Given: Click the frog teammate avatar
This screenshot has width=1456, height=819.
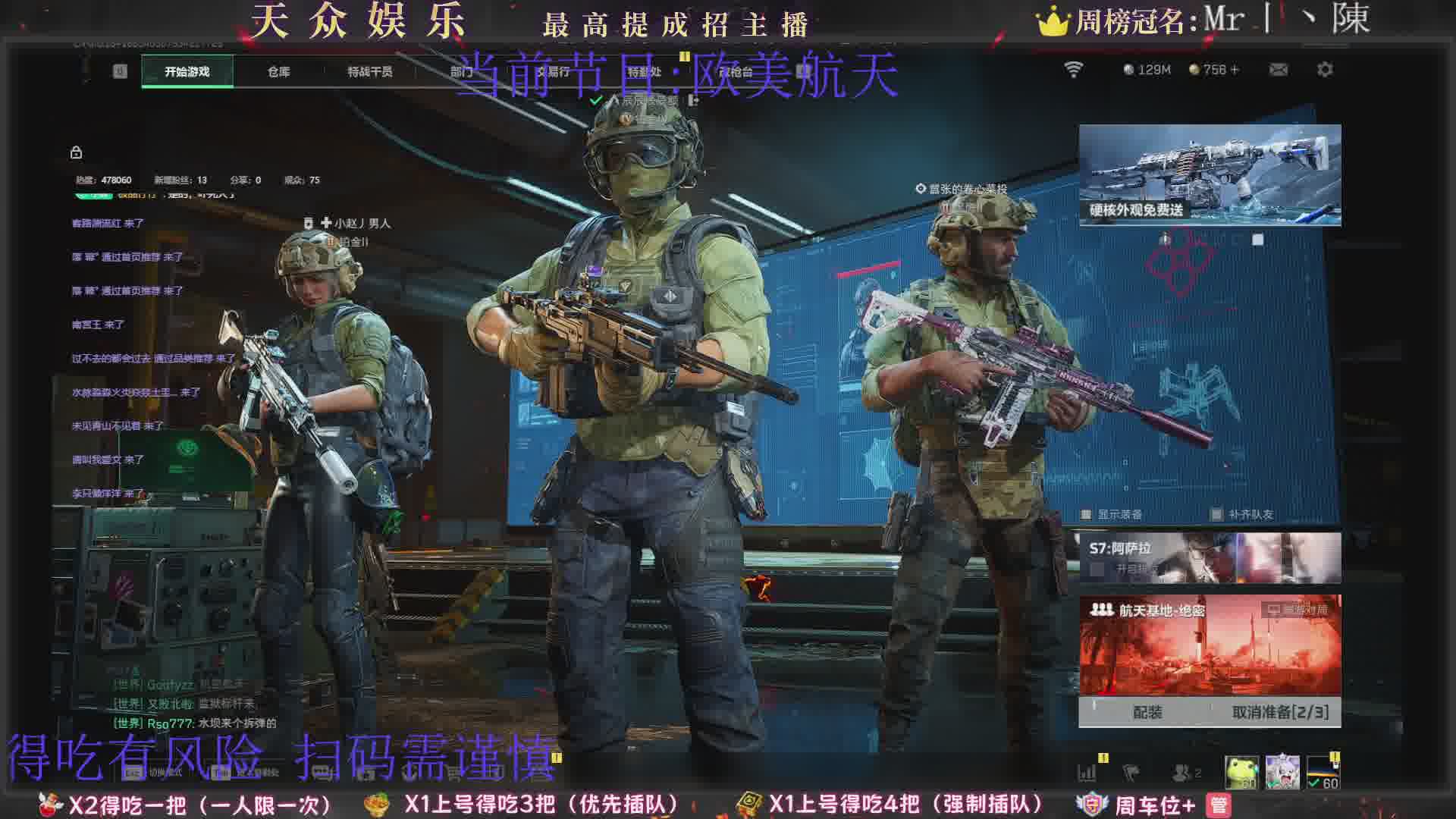Looking at the screenshot, I should point(1241,772).
